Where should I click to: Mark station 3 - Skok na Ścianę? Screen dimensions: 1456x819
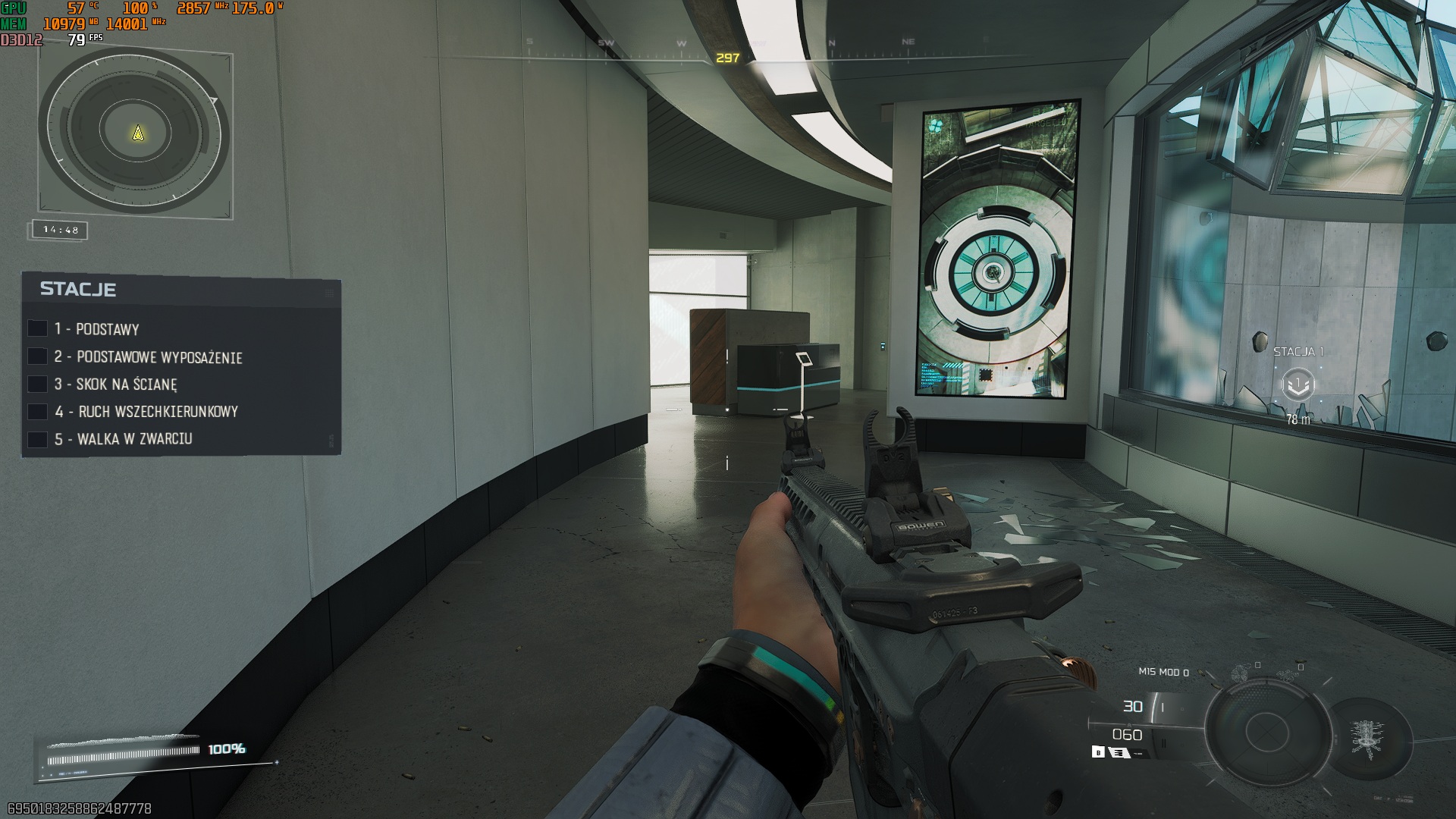click(37, 384)
